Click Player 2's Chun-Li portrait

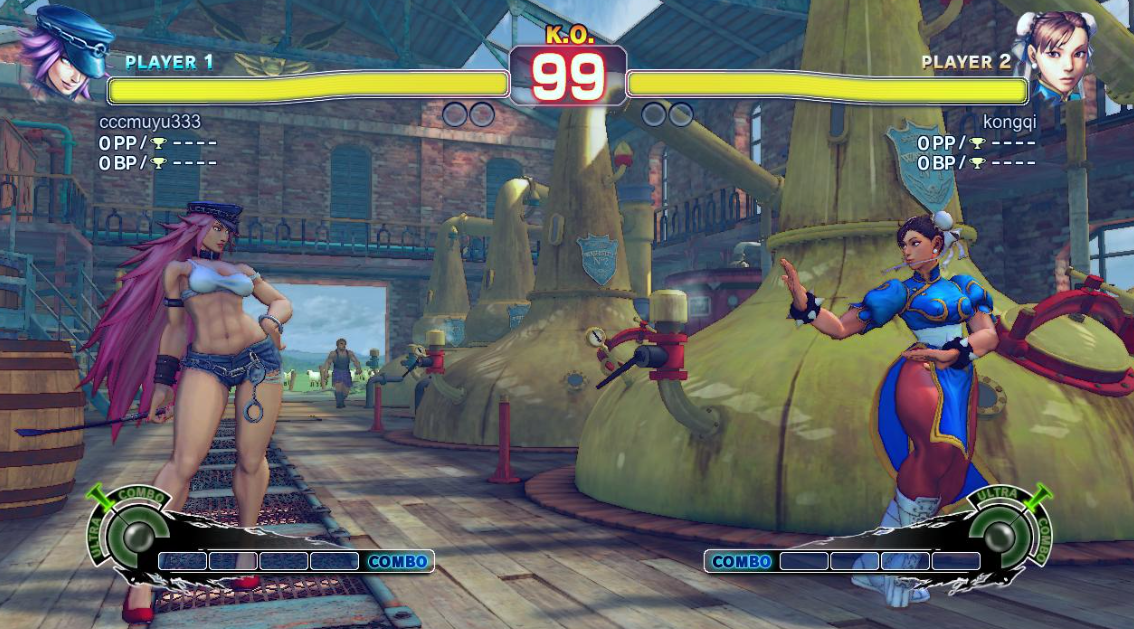1057,52
